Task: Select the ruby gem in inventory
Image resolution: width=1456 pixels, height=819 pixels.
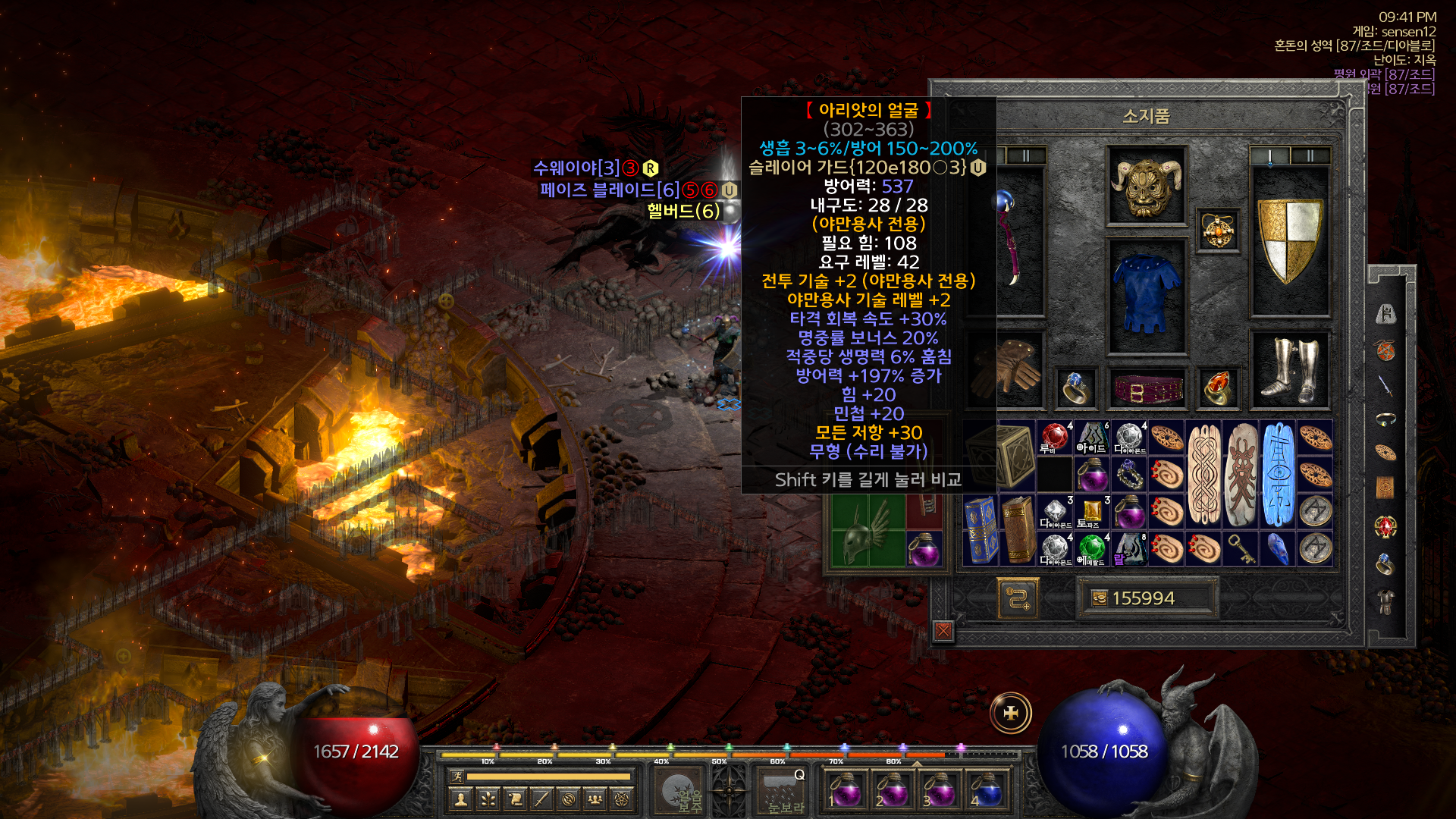Action: point(1054,438)
